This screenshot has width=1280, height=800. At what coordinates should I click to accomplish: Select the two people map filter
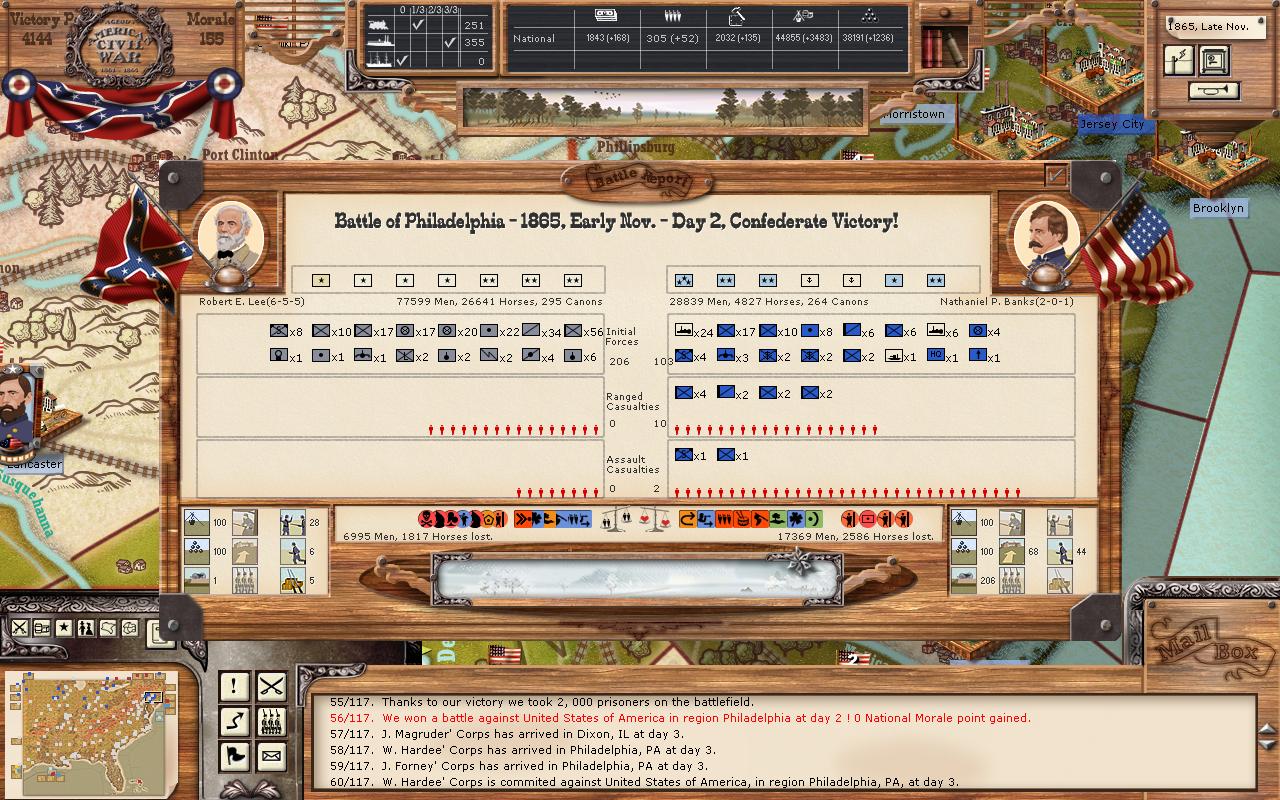point(85,628)
